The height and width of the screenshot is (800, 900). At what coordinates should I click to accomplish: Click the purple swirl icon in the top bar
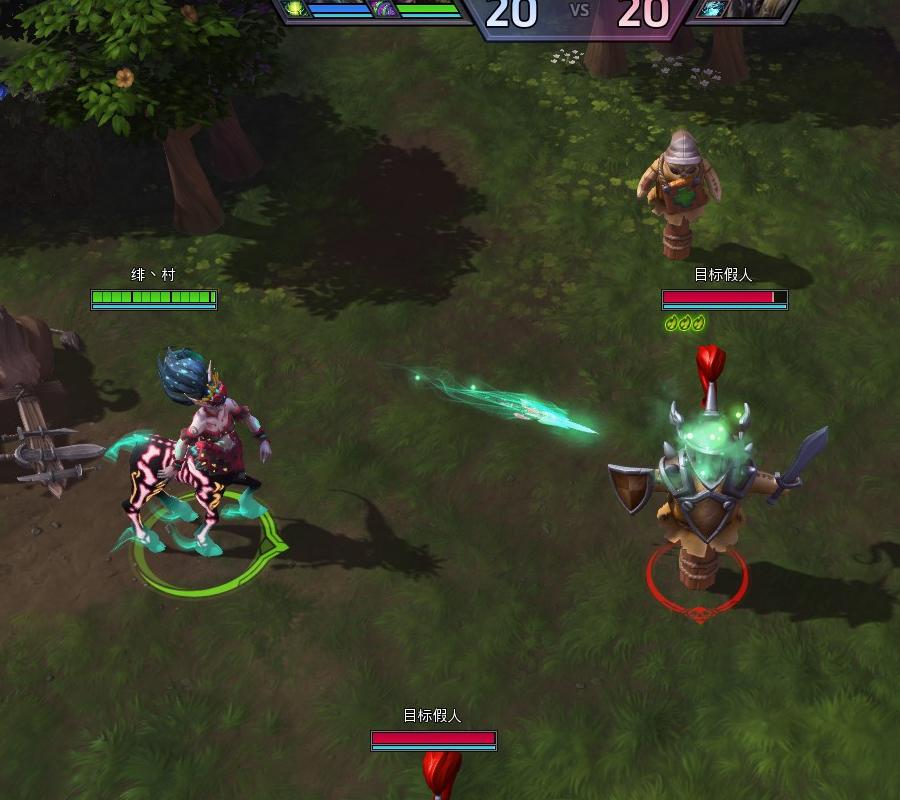pos(383,9)
